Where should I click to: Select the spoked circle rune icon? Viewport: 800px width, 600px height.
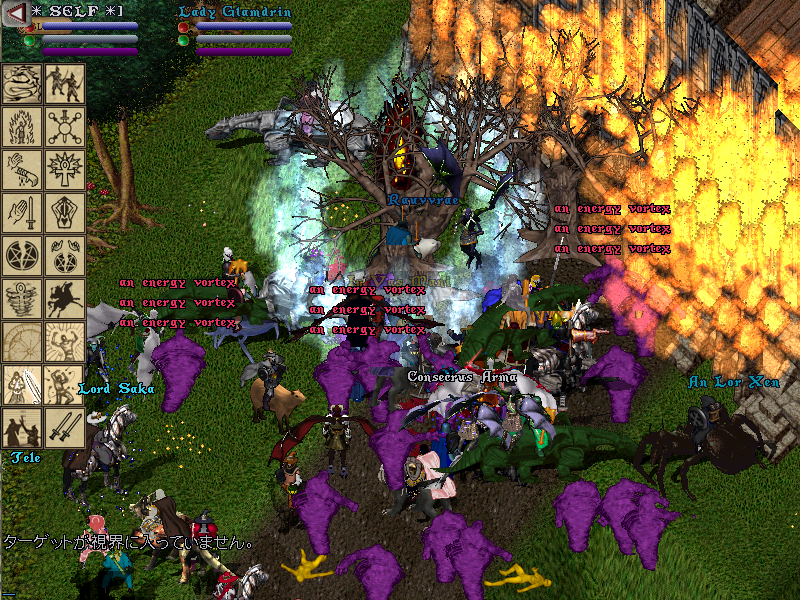[x=65, y=126]
